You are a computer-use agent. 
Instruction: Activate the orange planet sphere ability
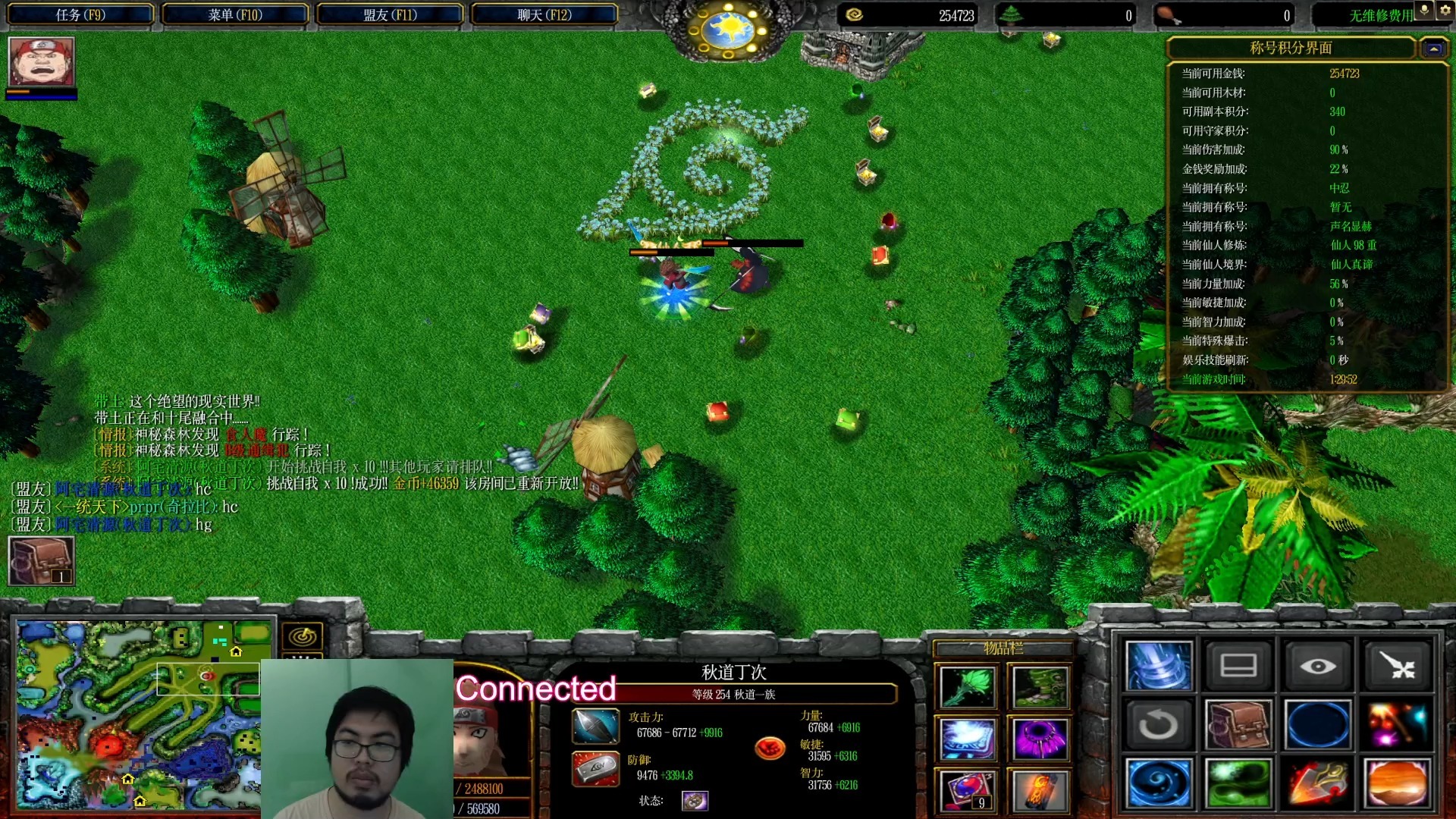[1398, 783]
